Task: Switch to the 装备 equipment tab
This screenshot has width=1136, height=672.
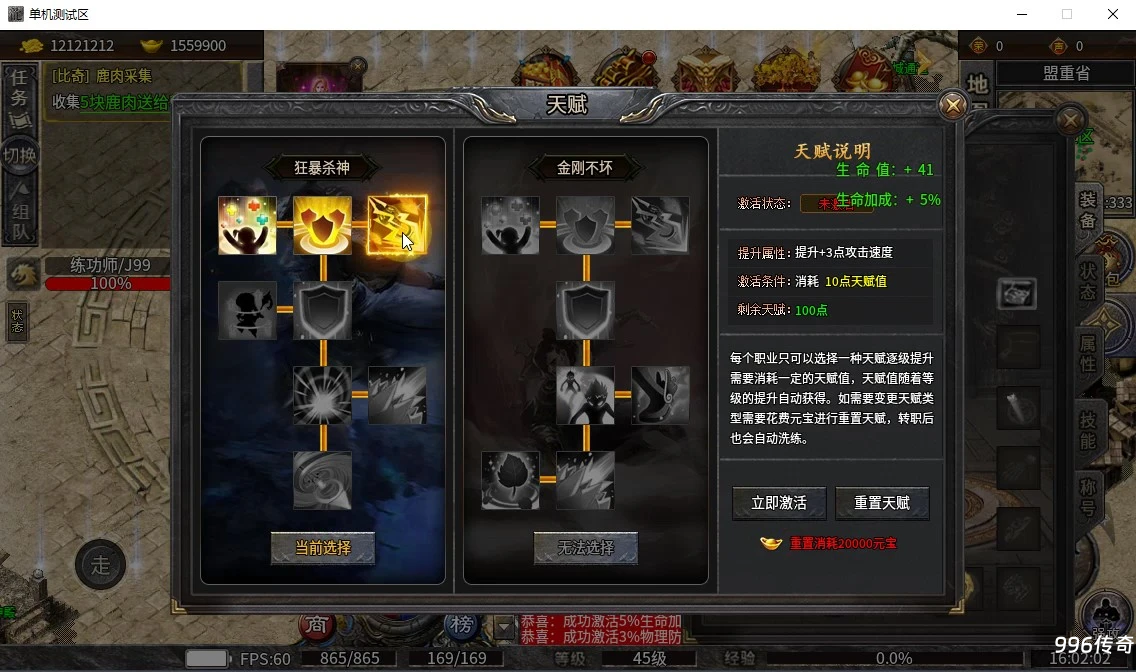Action: pyautogui.click(x=1088, y=212)
